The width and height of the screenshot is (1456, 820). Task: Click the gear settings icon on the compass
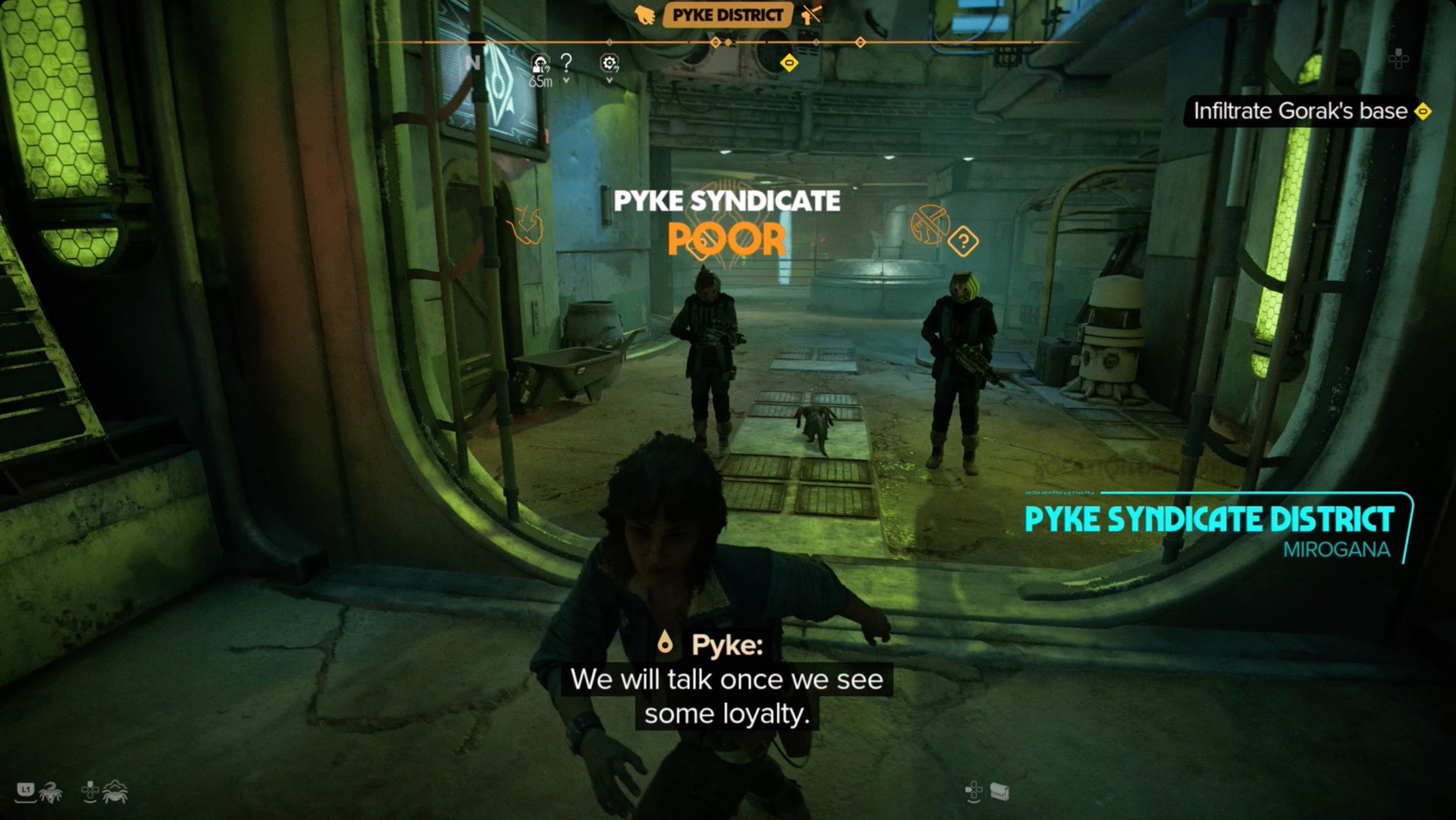(610, 62)
